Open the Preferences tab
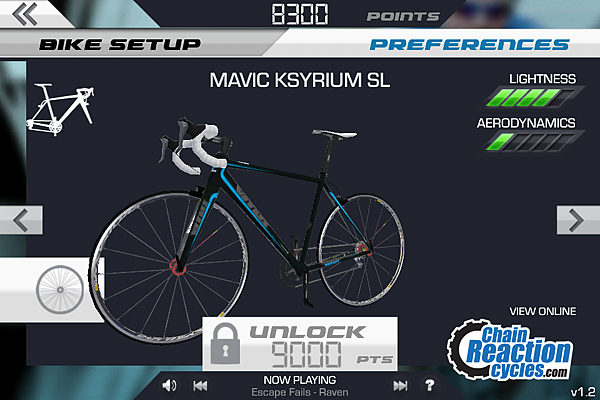Viewport: 600px width, 400px height. coord(469,45)
